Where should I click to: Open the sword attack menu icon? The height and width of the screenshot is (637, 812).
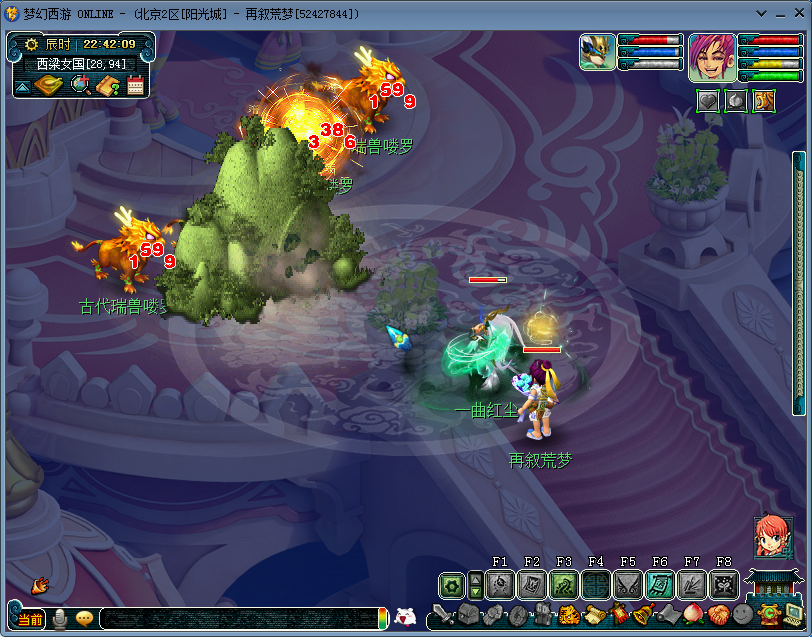point(444,615)
